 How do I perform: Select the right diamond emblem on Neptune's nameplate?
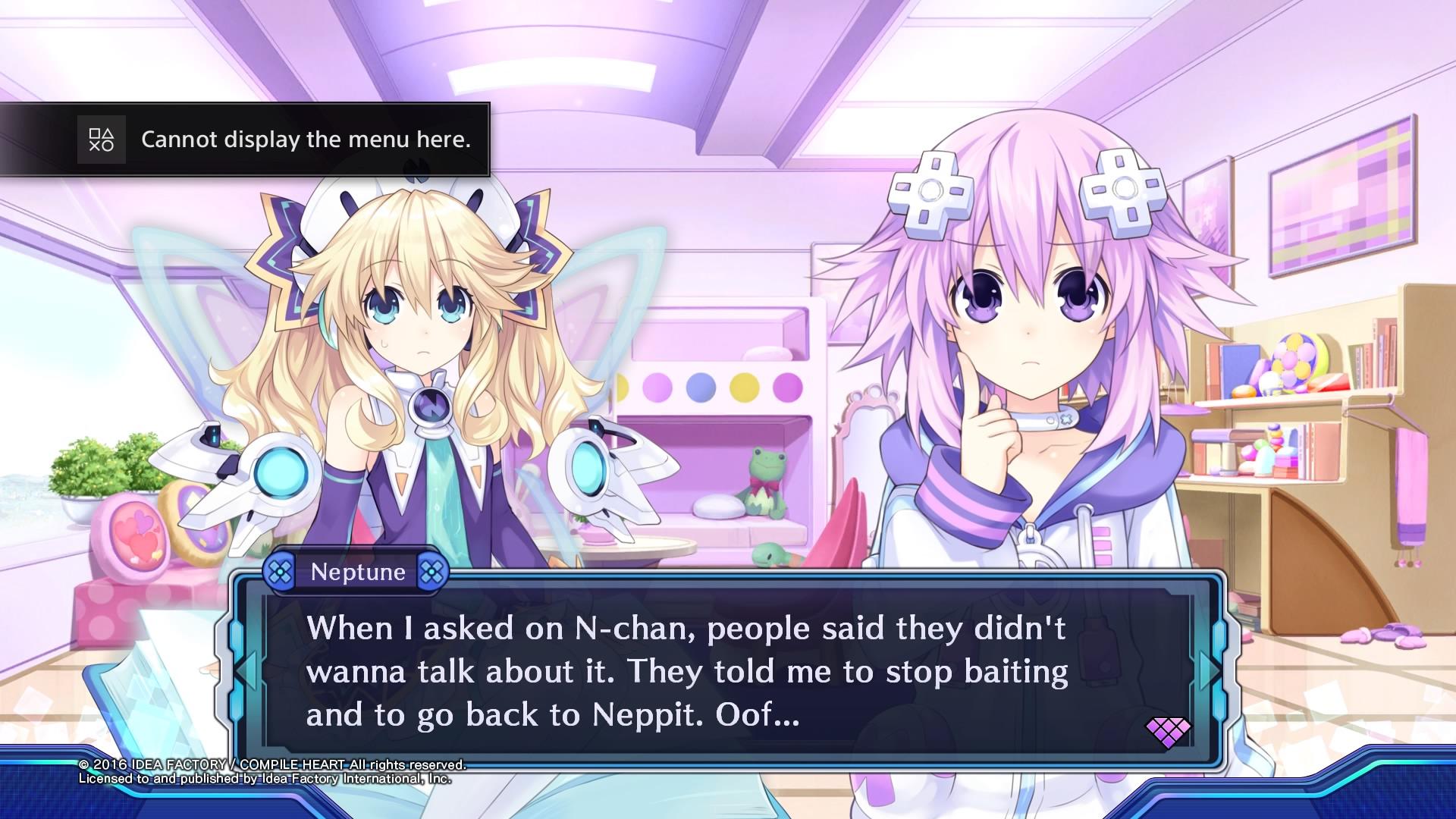tap(434, 572)
